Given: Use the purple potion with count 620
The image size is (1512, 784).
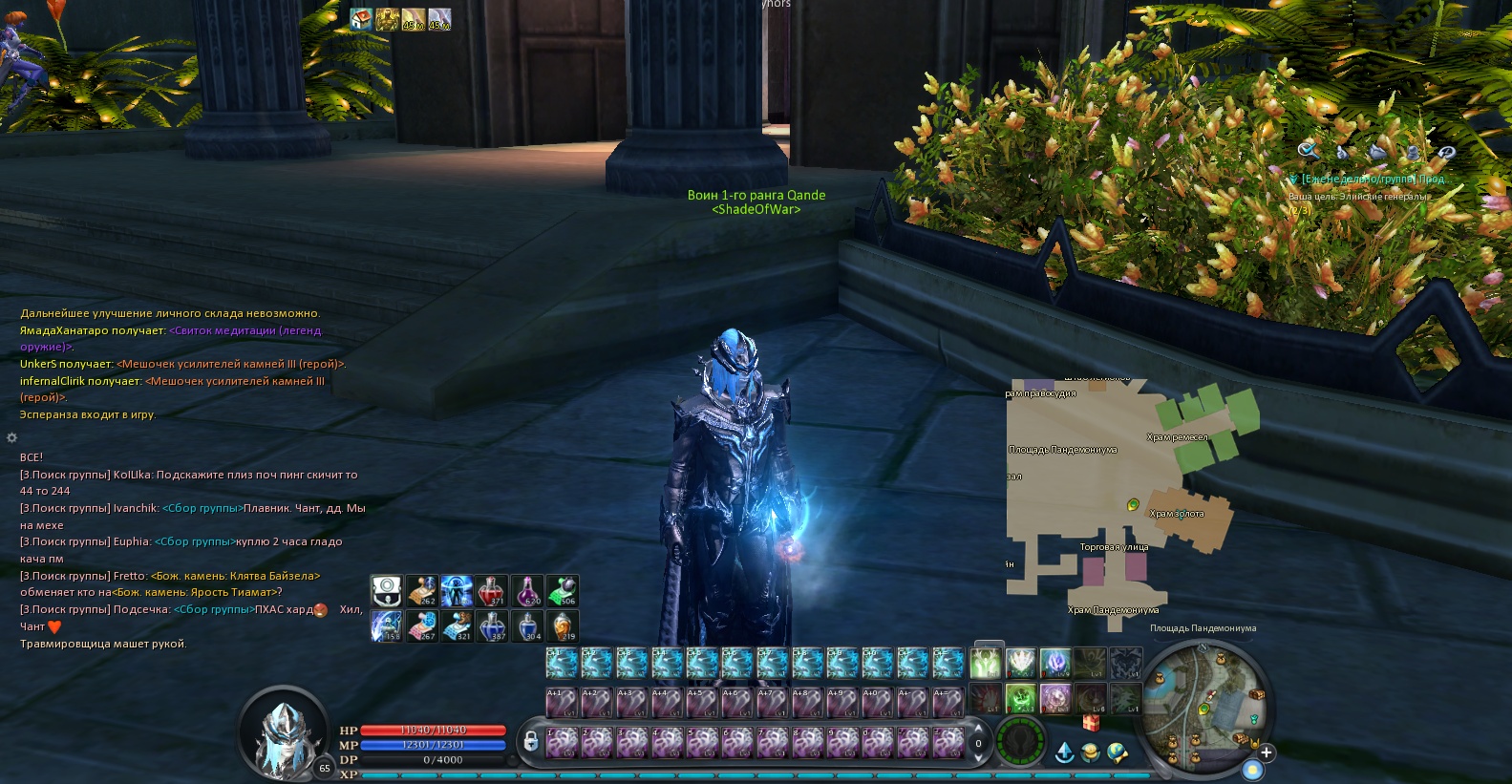Looking at the screenshot, I should pos(527,591).
